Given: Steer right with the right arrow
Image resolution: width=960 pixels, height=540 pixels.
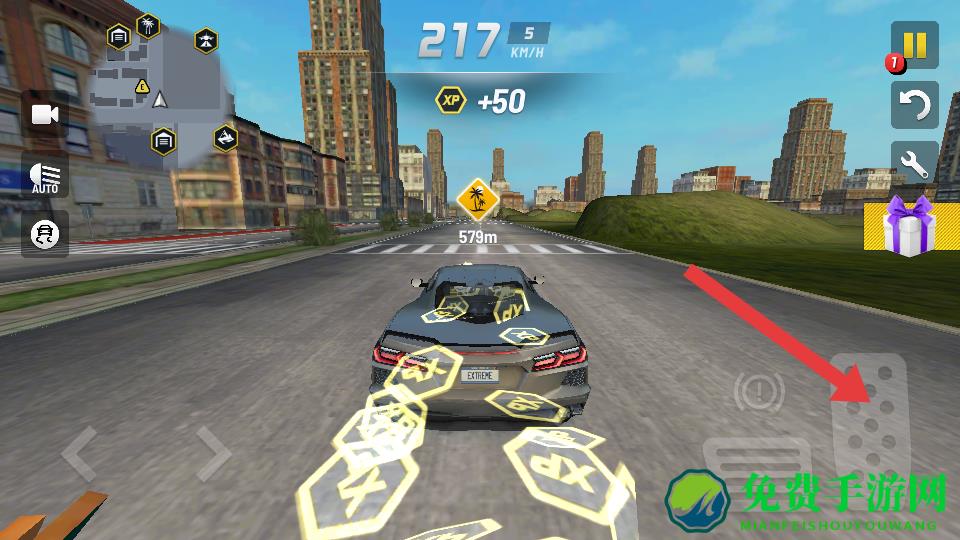Looking at the screenshot, I should point(213,455).
